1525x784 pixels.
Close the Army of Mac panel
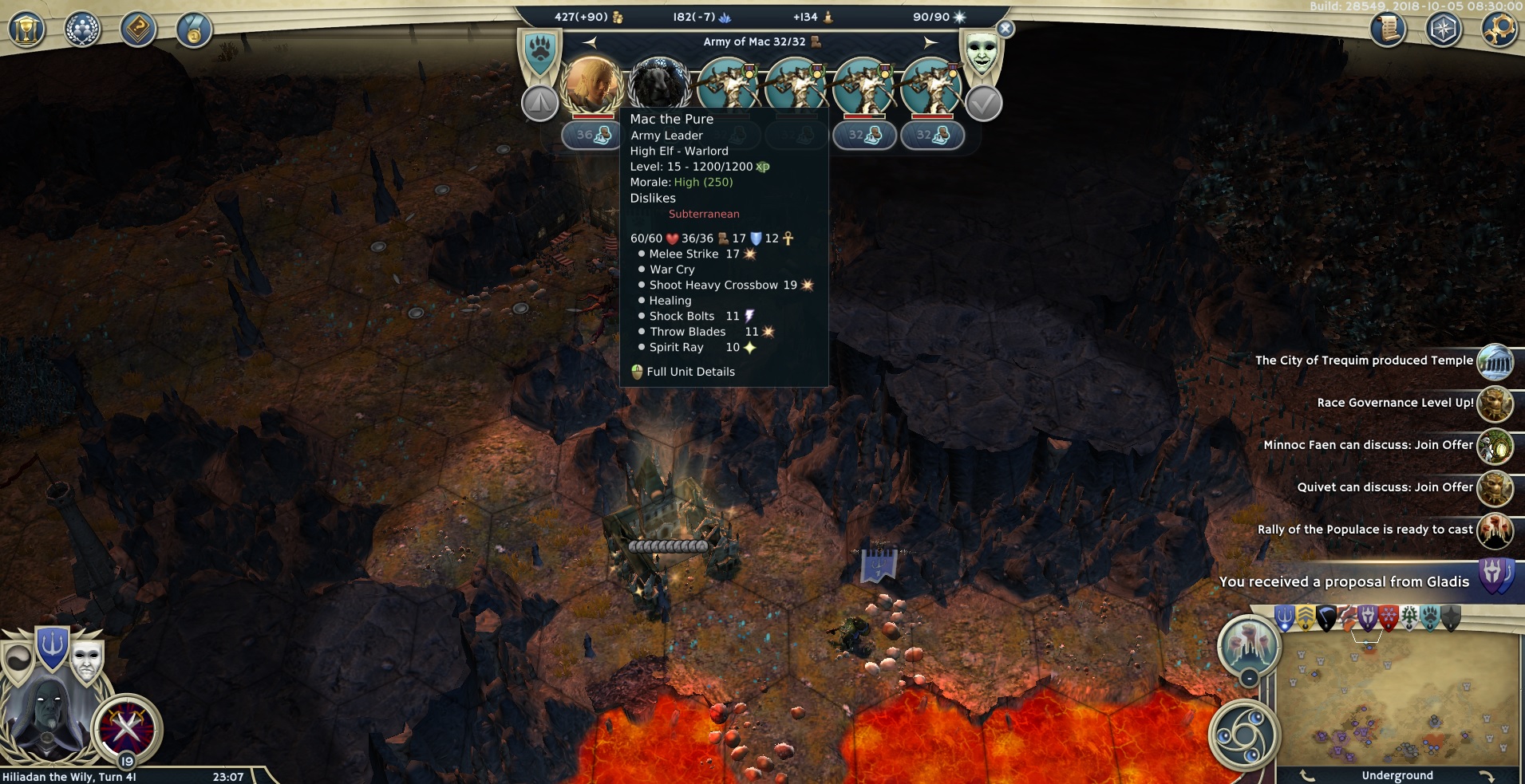[x=1005, y=29]
